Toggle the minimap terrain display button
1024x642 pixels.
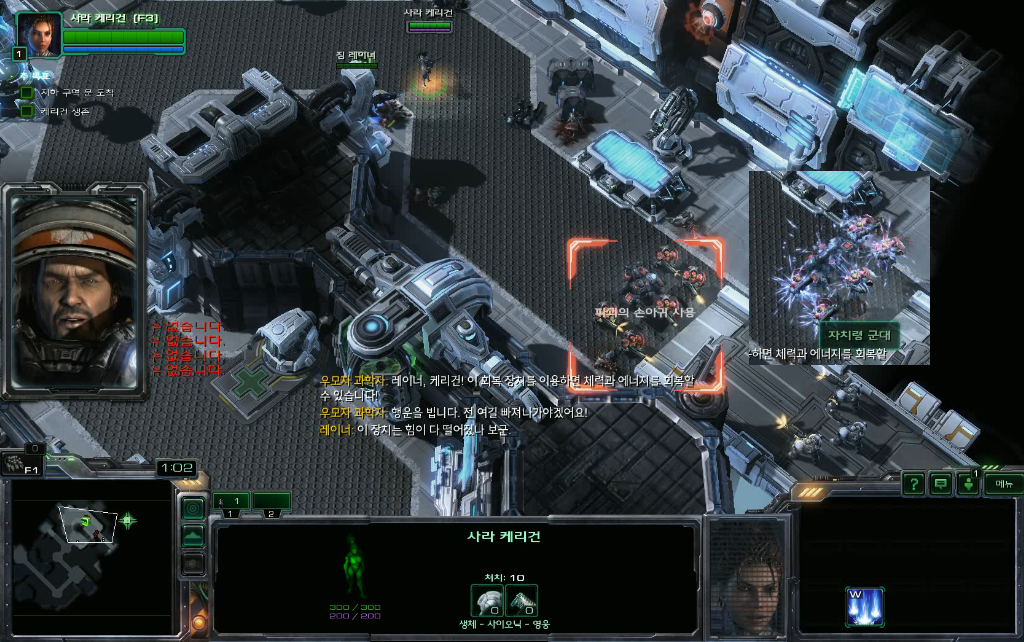(192, 537)
